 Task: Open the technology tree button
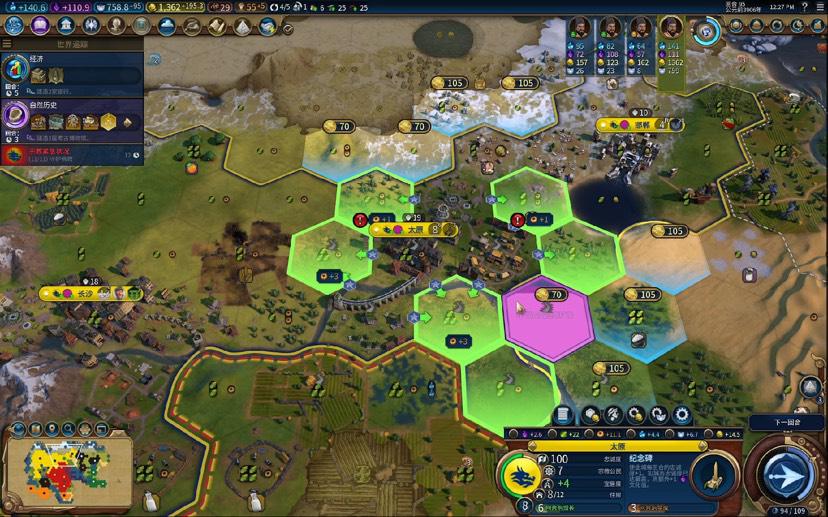pos(16,26)
